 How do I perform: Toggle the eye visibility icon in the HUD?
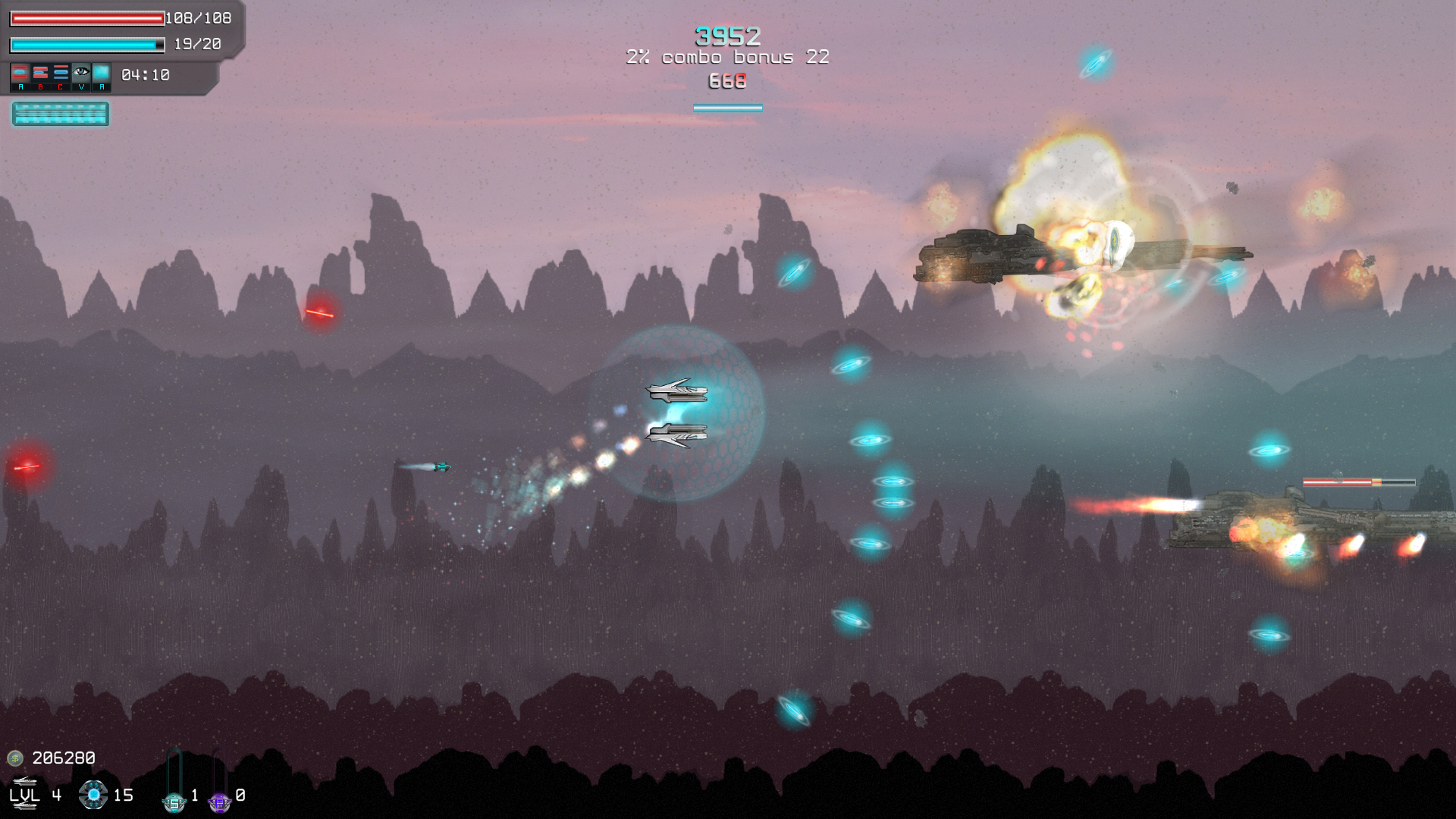[81, 72]
